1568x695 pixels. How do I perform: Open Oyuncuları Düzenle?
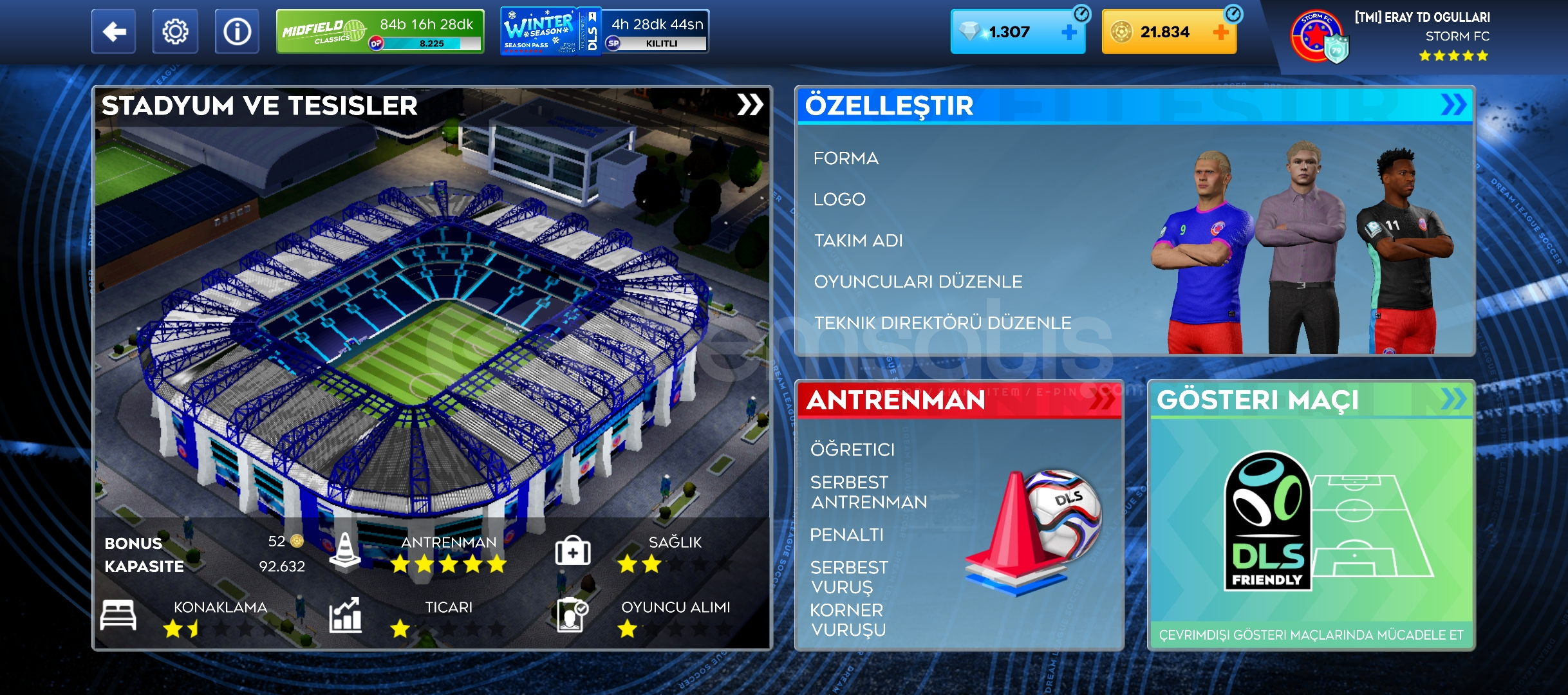918,282
